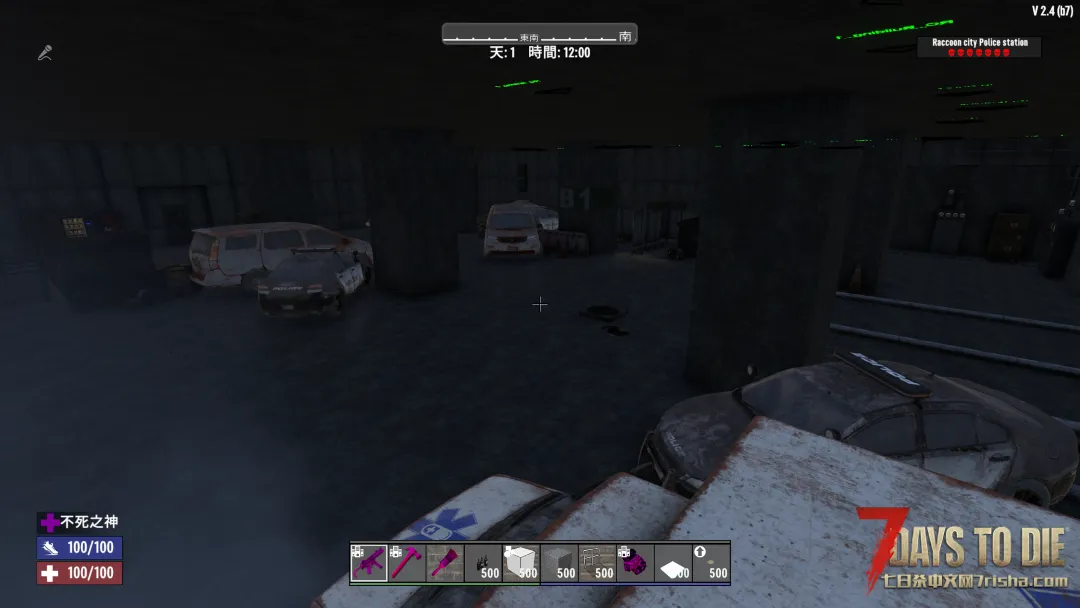Screen dimensions: 1080x608
Task: Choose the purple paintbrush hotbar slot
Action: 445,563
